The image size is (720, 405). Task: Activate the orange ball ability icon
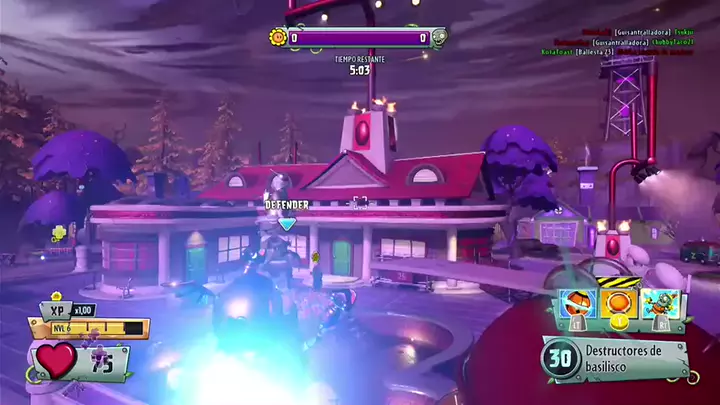(578, 304)
